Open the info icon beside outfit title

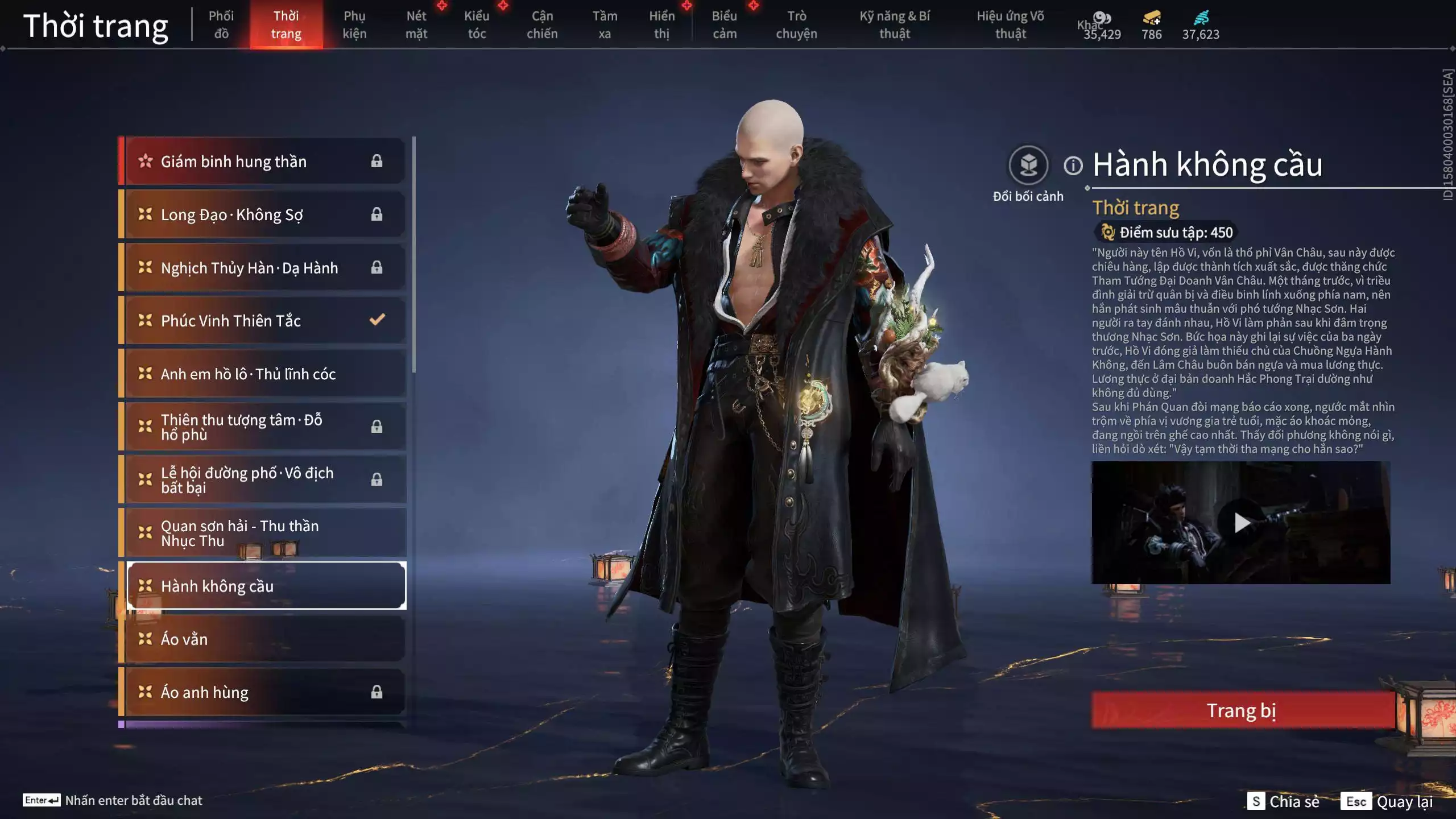coord(1073,166)
